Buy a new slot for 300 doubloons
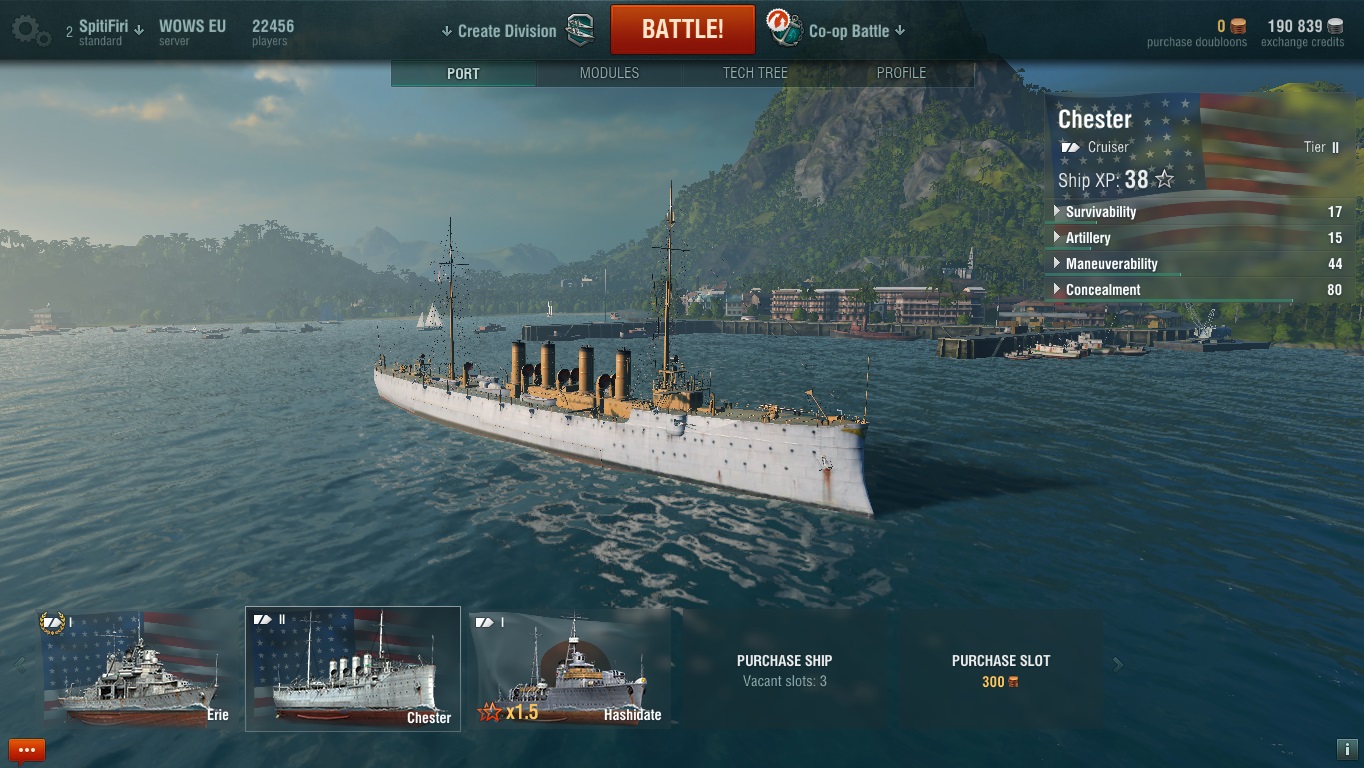1364x768 pixels. pos(1000,669)
